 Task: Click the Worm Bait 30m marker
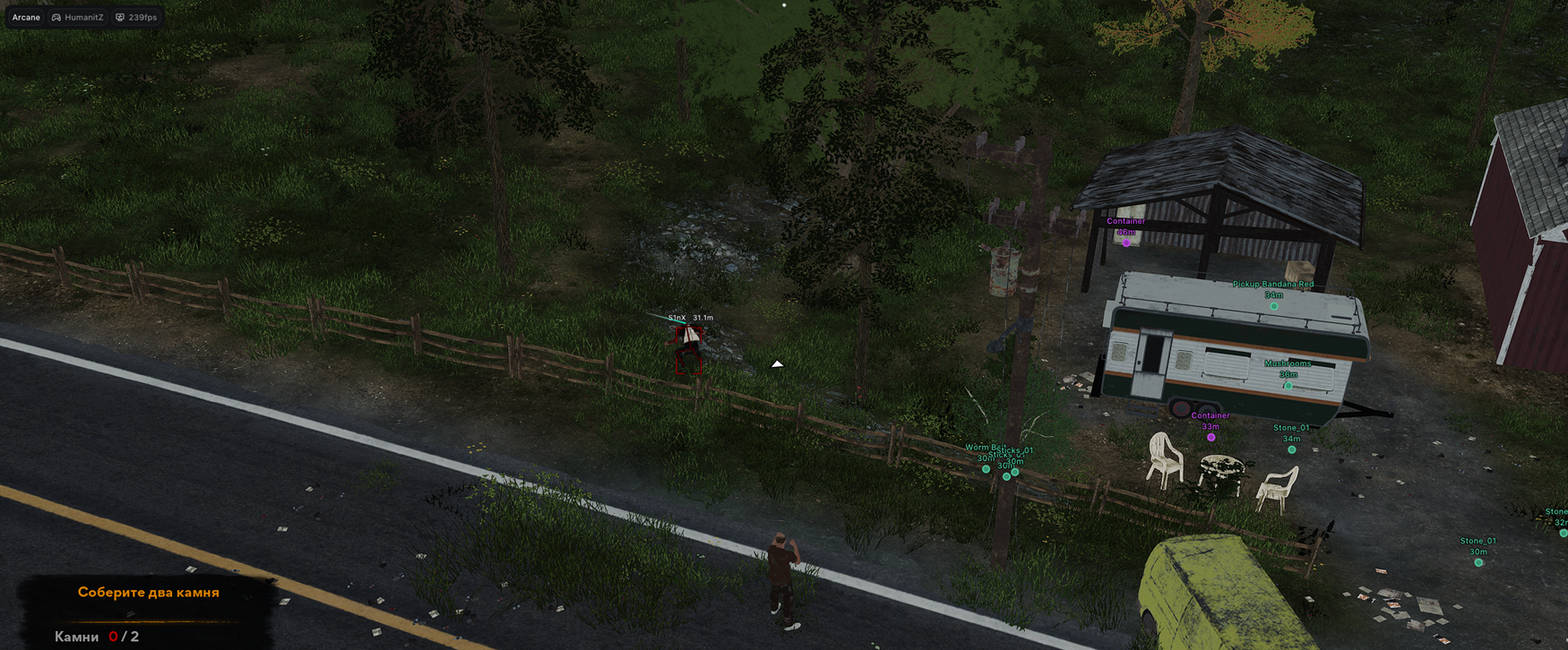point(986,469)
